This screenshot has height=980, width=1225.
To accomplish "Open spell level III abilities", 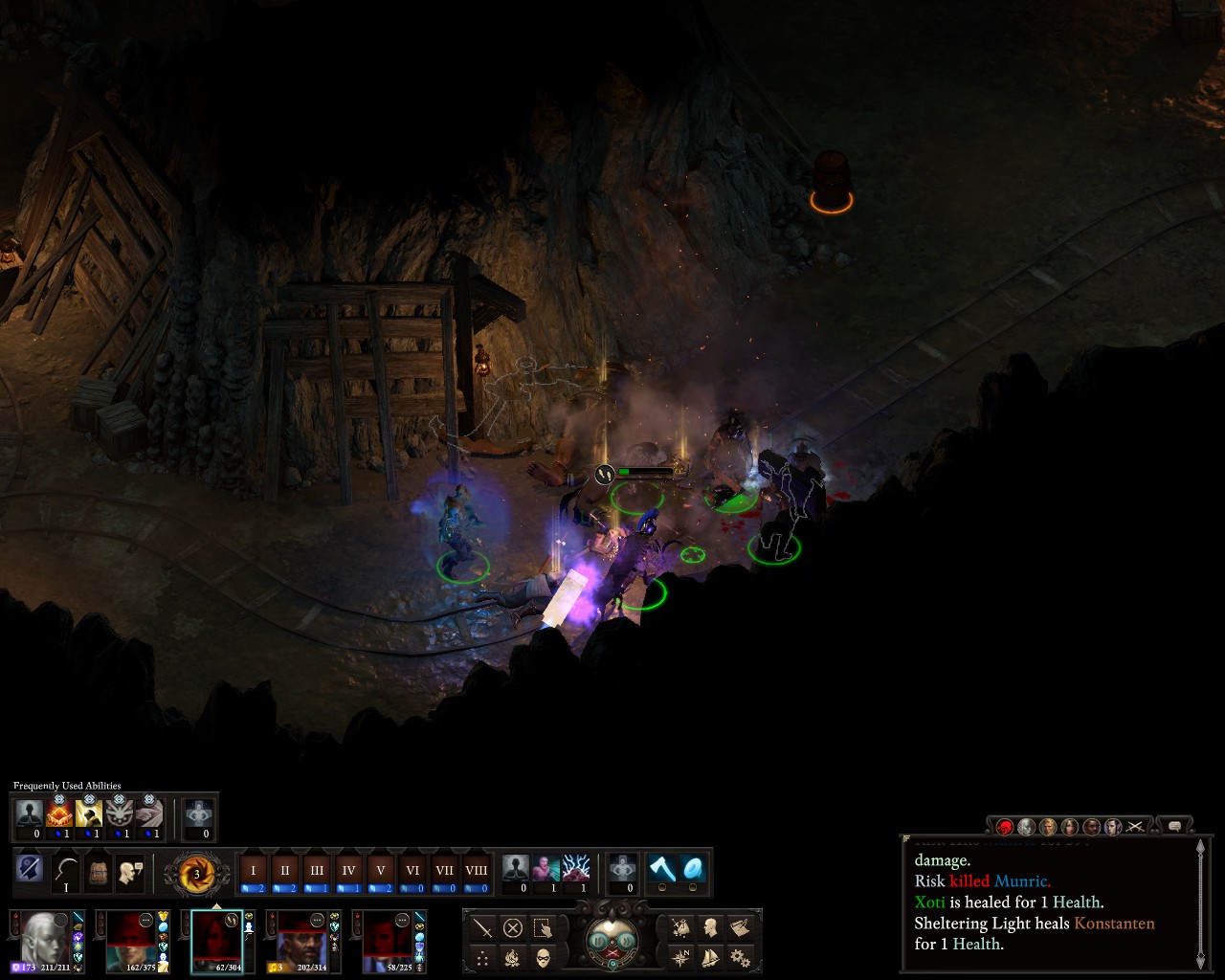I will pyautogui.click(x=317, y=871).
